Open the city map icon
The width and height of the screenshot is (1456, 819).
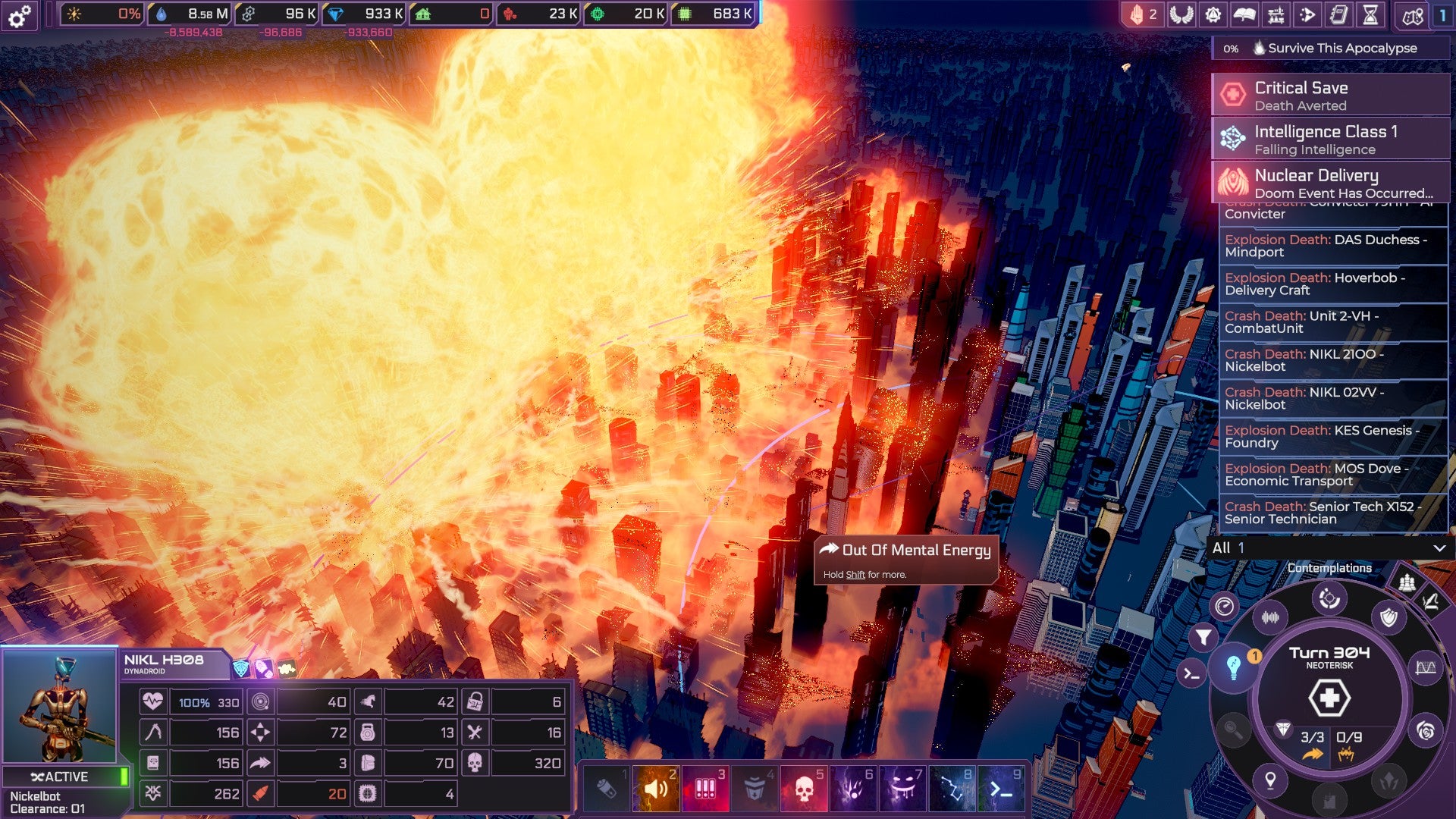(x=1412, y=15)
